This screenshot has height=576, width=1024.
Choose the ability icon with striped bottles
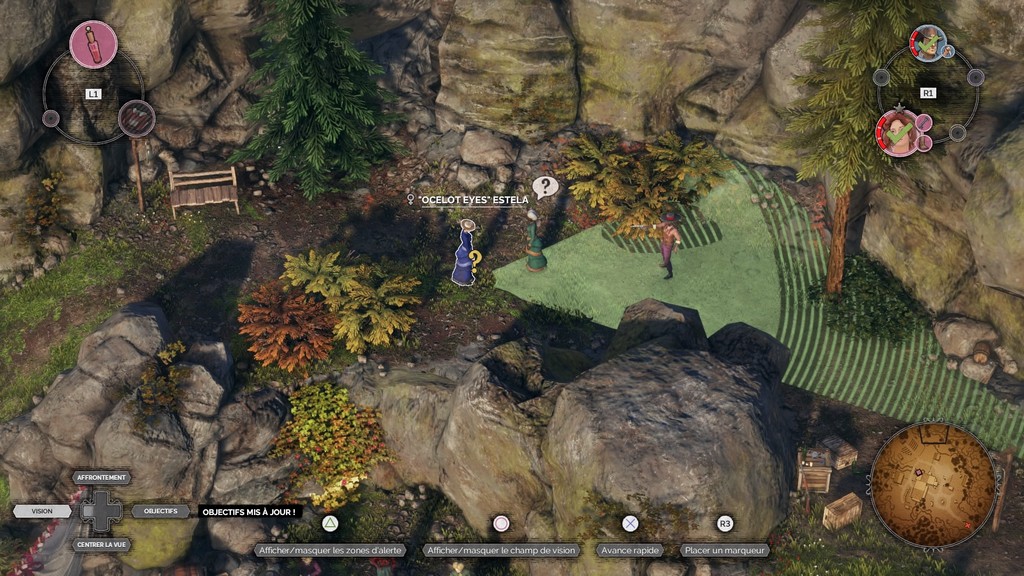136,118
